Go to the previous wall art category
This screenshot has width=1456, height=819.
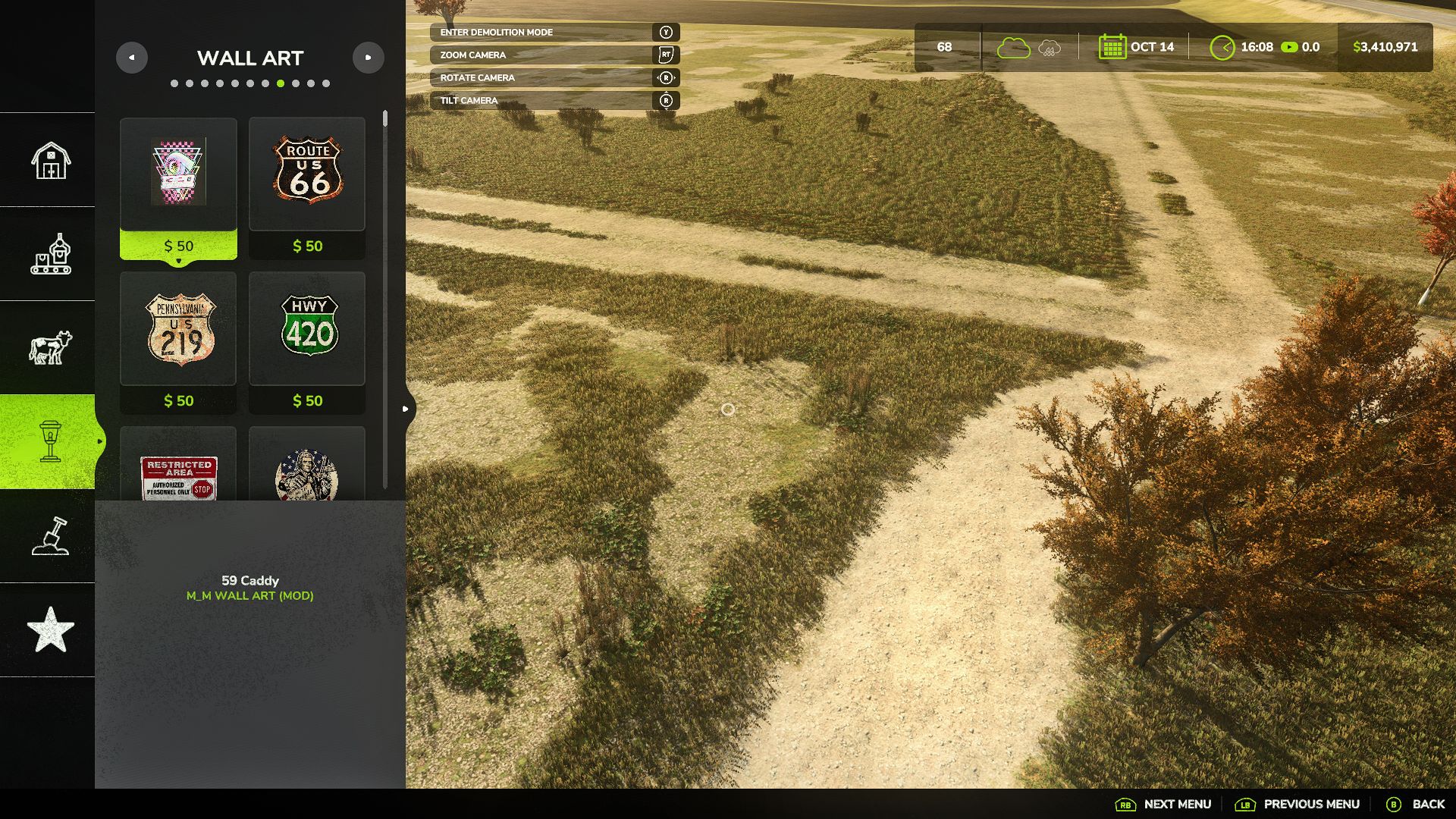tap(131, 58)
